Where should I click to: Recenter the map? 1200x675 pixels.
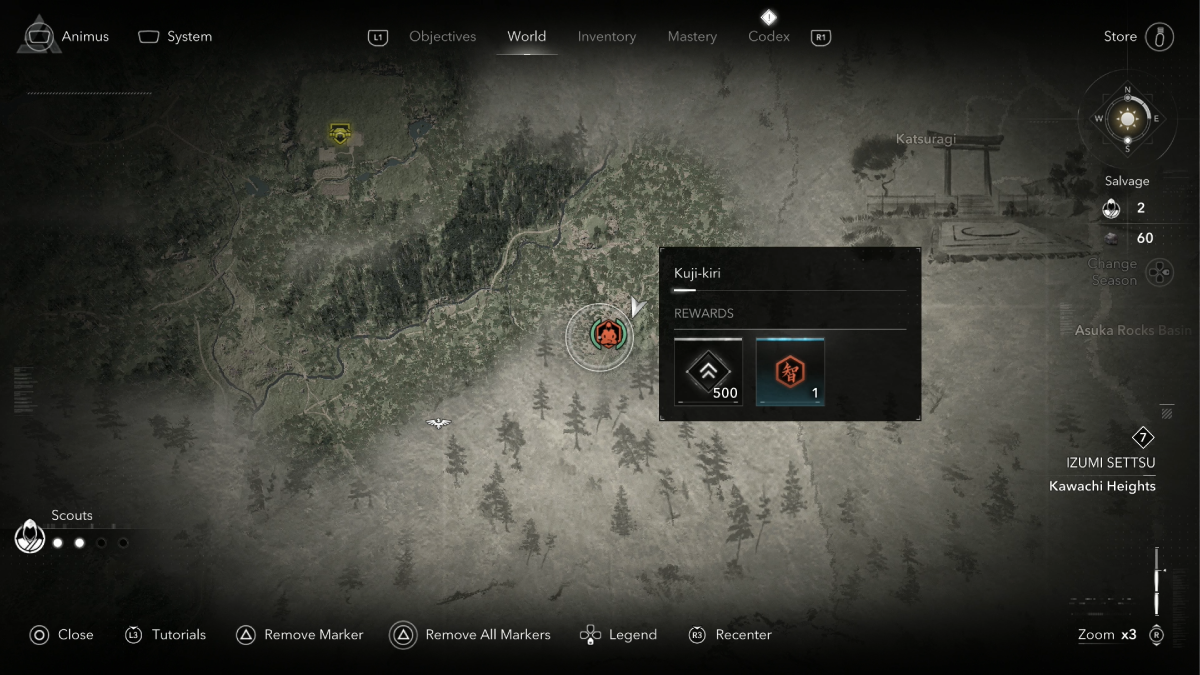pyautogui.click(x=731, y=635)
